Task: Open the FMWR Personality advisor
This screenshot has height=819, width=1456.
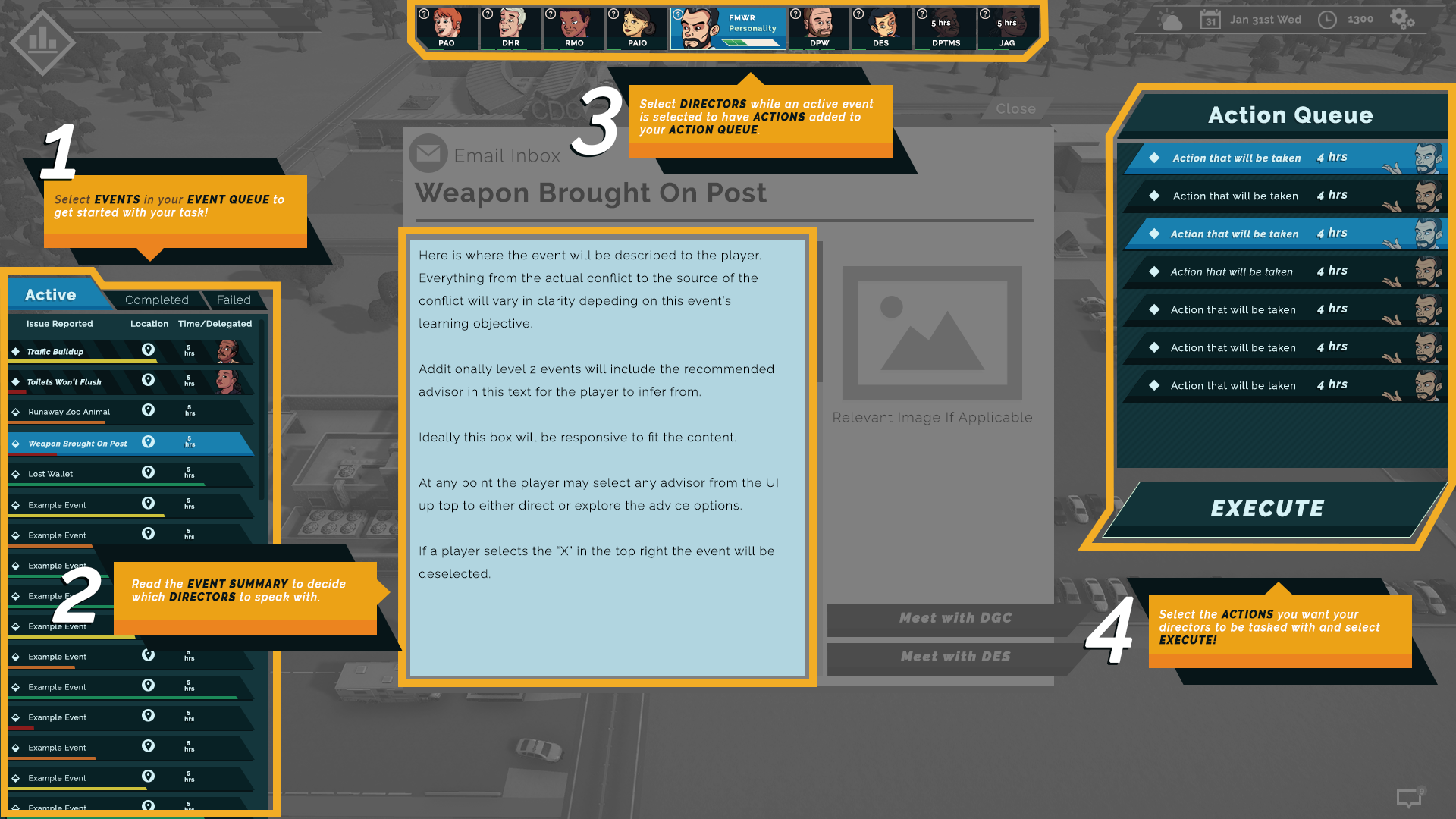Action: pyautogui.click(x=728, y=27)
